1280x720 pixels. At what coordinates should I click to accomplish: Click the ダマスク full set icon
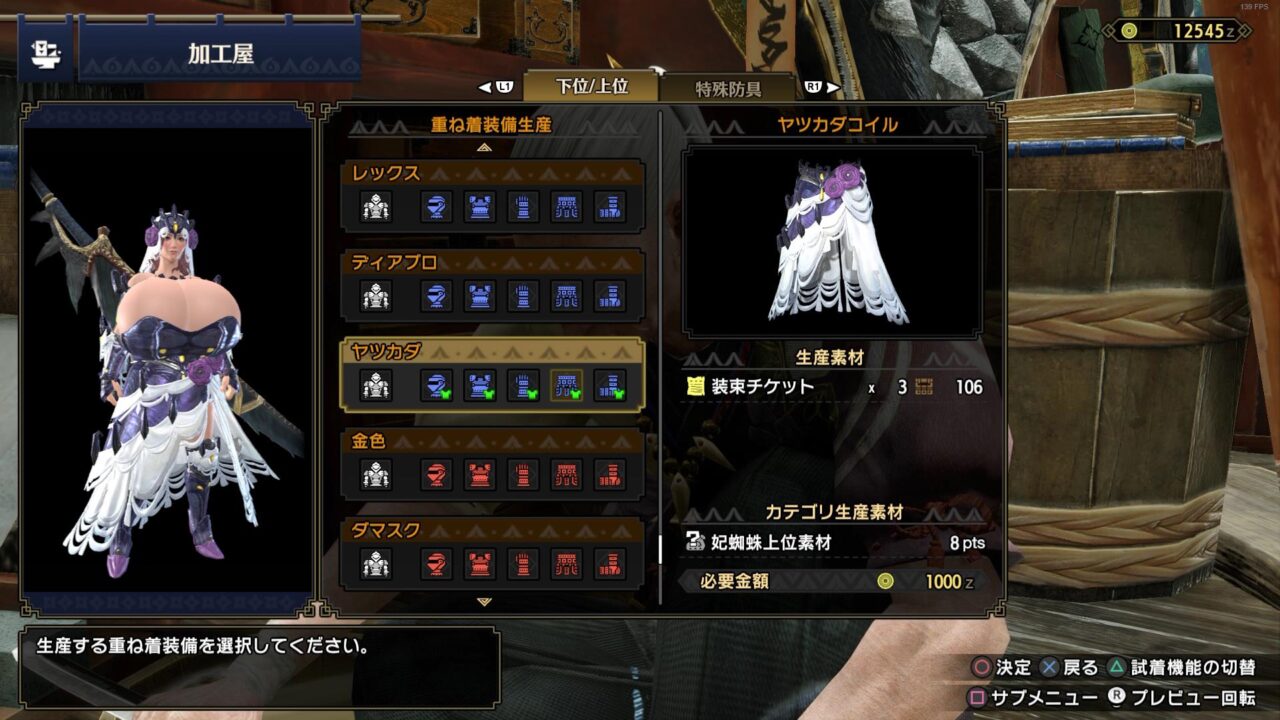(376, 564)
